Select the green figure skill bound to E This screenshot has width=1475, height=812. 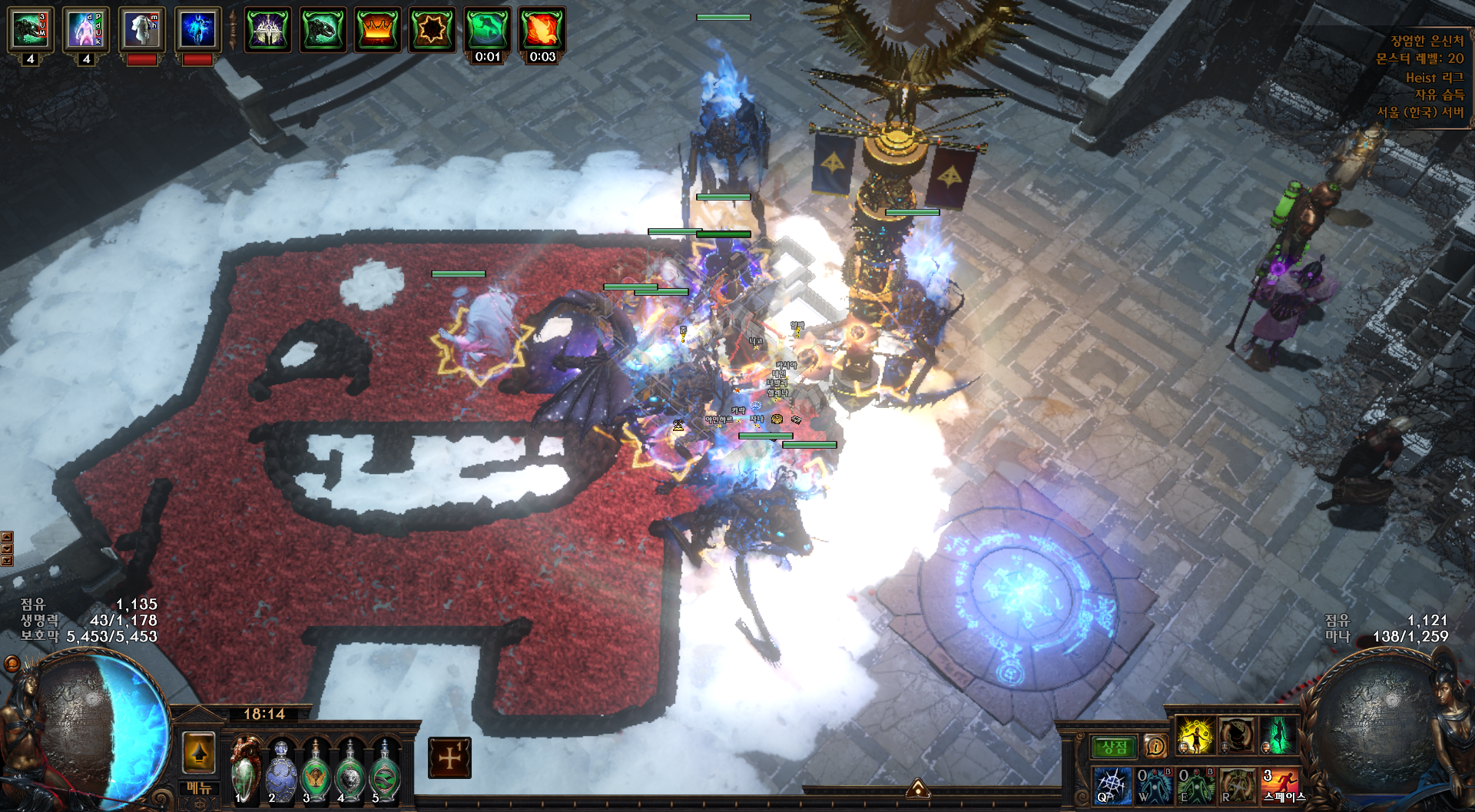click(1195, 786)
